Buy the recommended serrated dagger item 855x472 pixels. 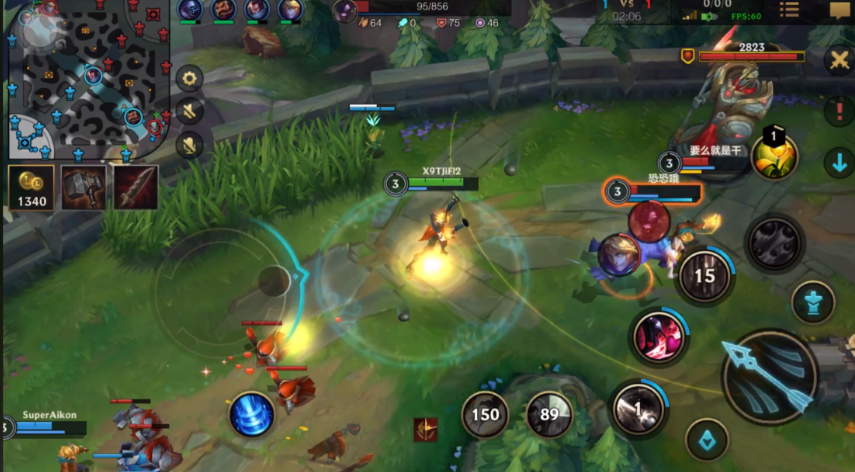(x=135, y=187)
